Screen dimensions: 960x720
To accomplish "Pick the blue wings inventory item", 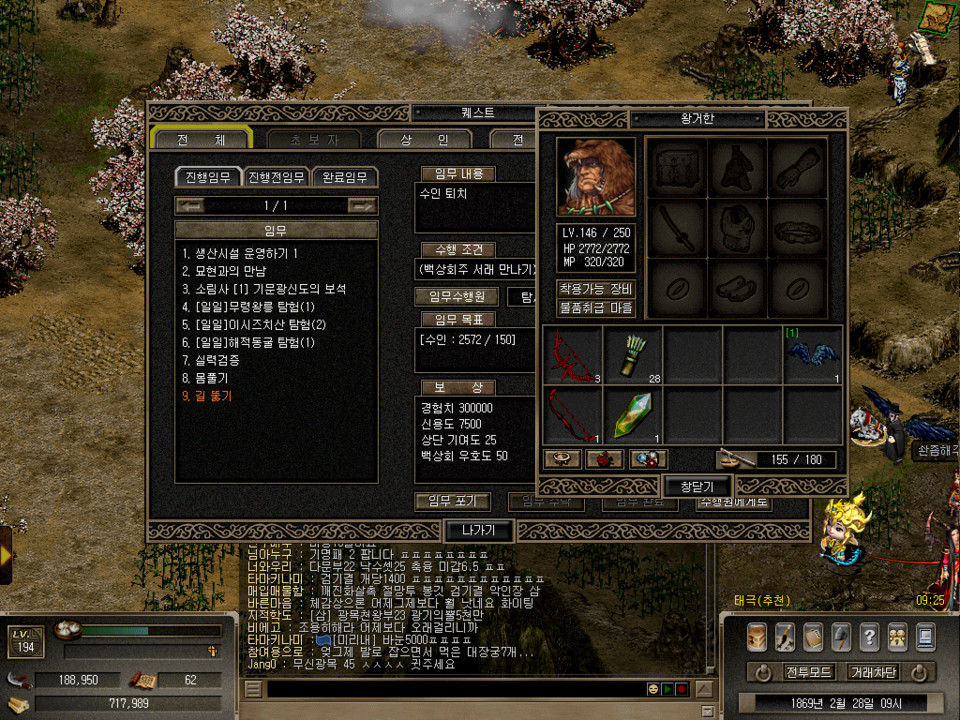I will [x=812, y=354].
